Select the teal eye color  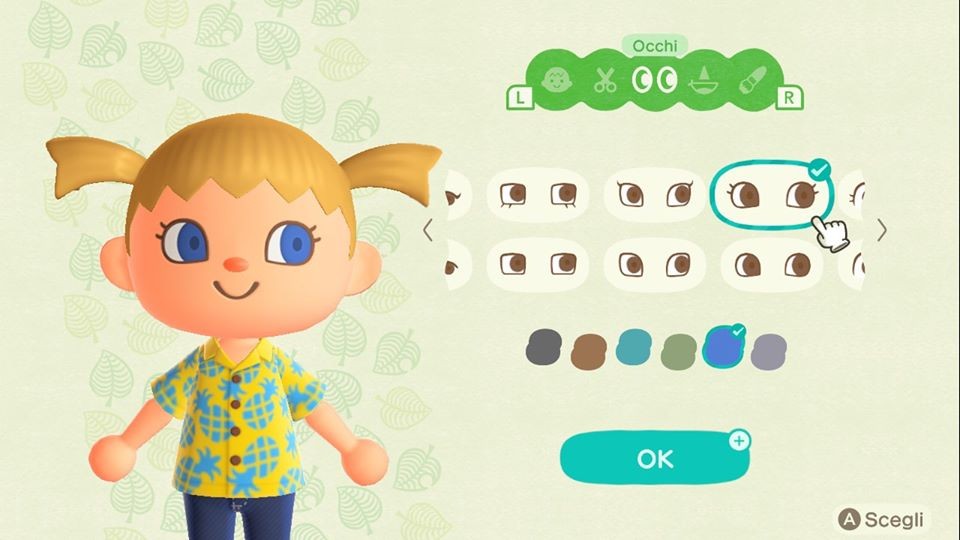tap(634, 348)
